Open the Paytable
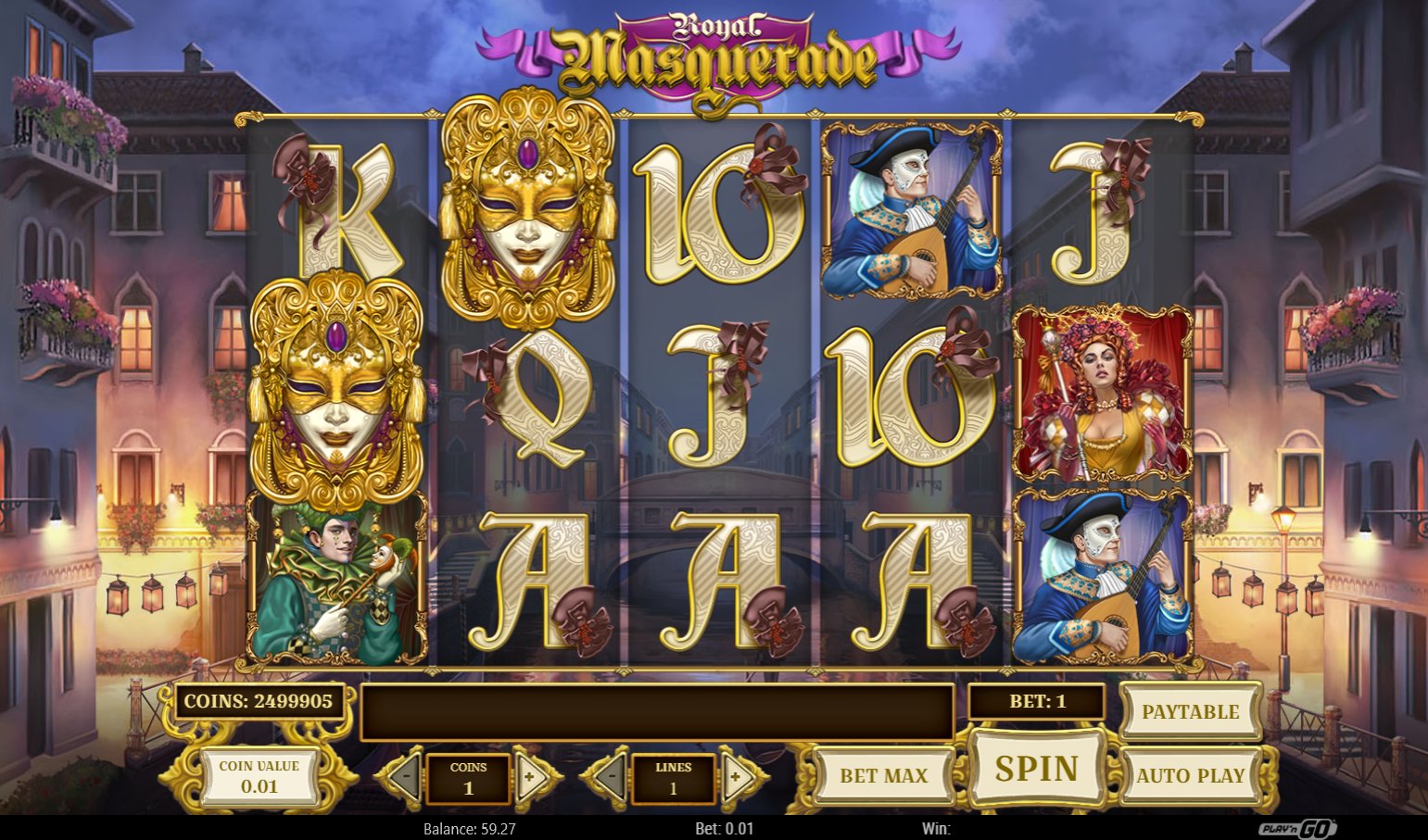 (x=1190, y=711)
